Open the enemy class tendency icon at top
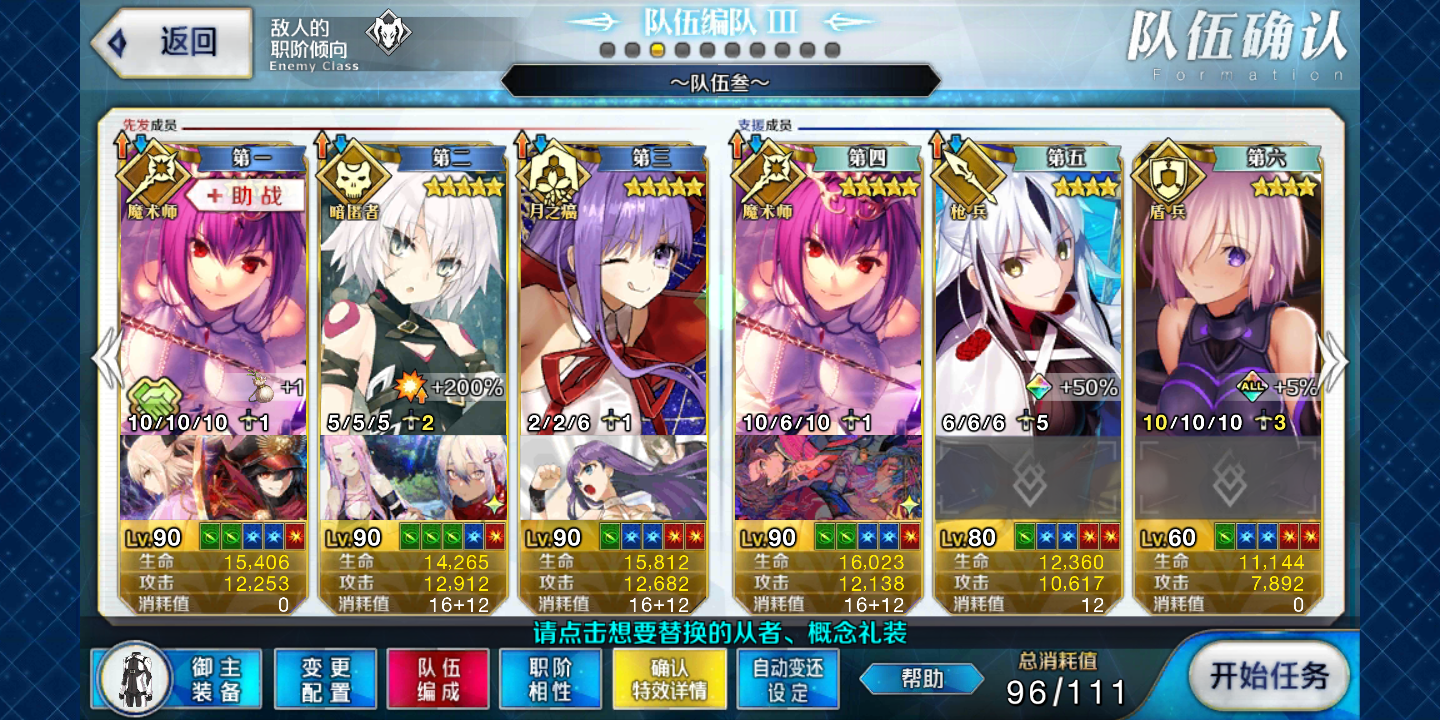Screen dimensions: 1440x720 pos(388,32)
